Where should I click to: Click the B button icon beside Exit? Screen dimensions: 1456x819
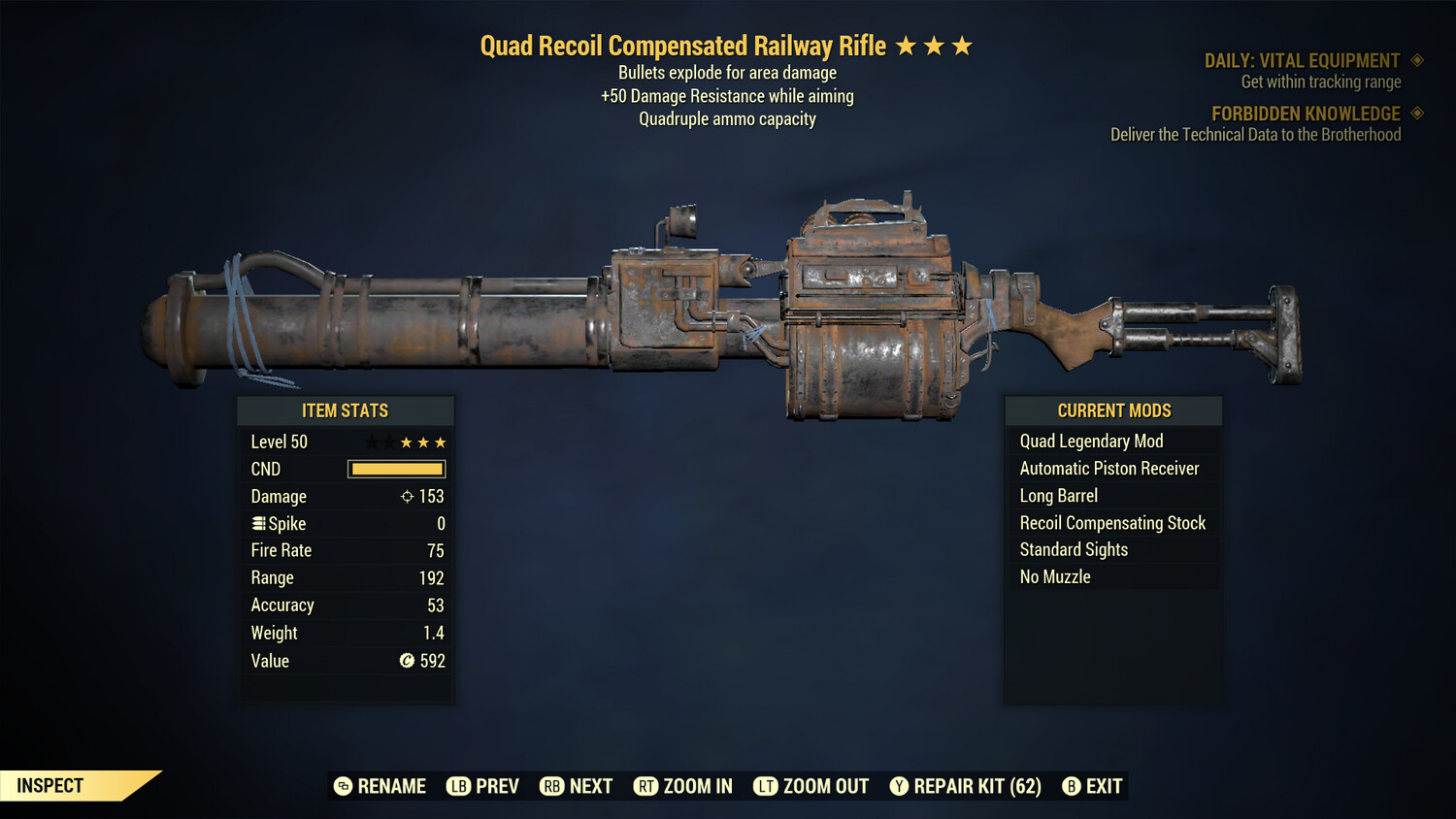coord(1071,786)
